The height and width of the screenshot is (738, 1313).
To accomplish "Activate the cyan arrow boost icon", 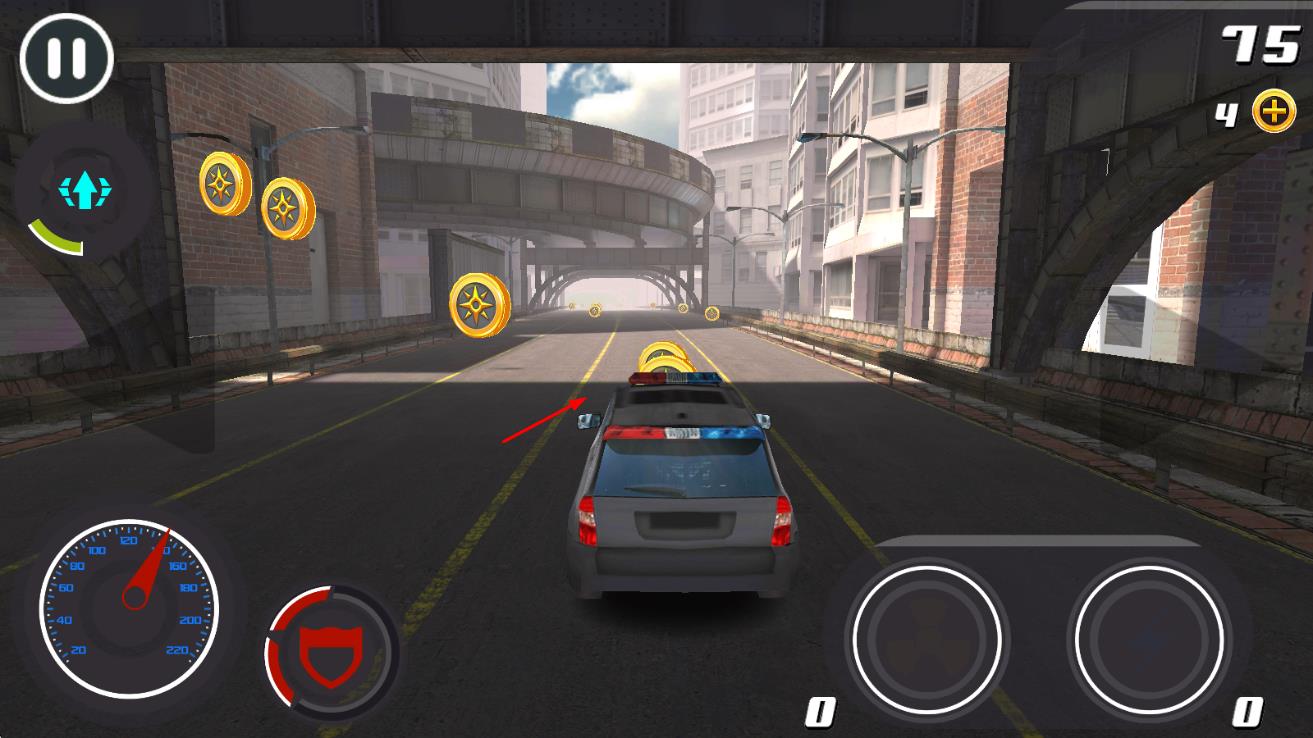I will 83,190.
